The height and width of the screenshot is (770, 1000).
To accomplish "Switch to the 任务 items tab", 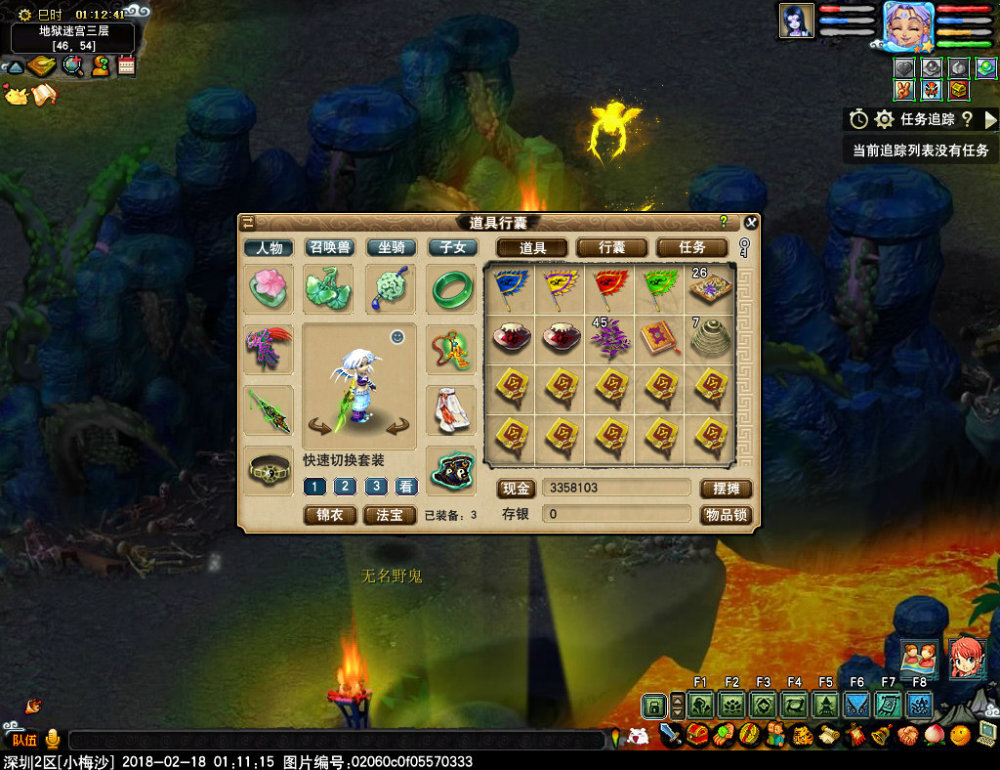I will [x=692, y=247].
